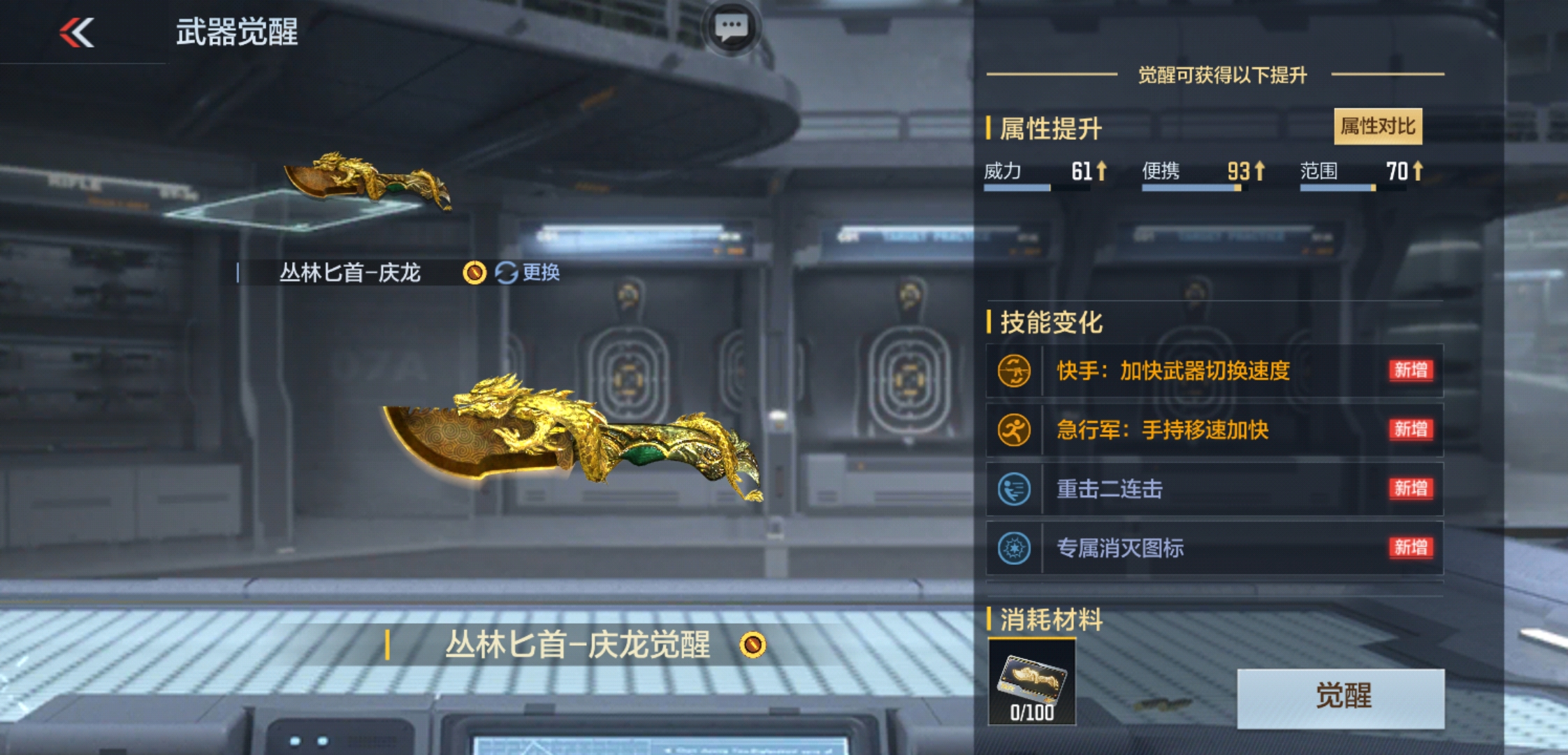This screenshot has width=1568, height=755.
Task: Open the 属性对比 attribute comparison
Action: point(1377,127)
